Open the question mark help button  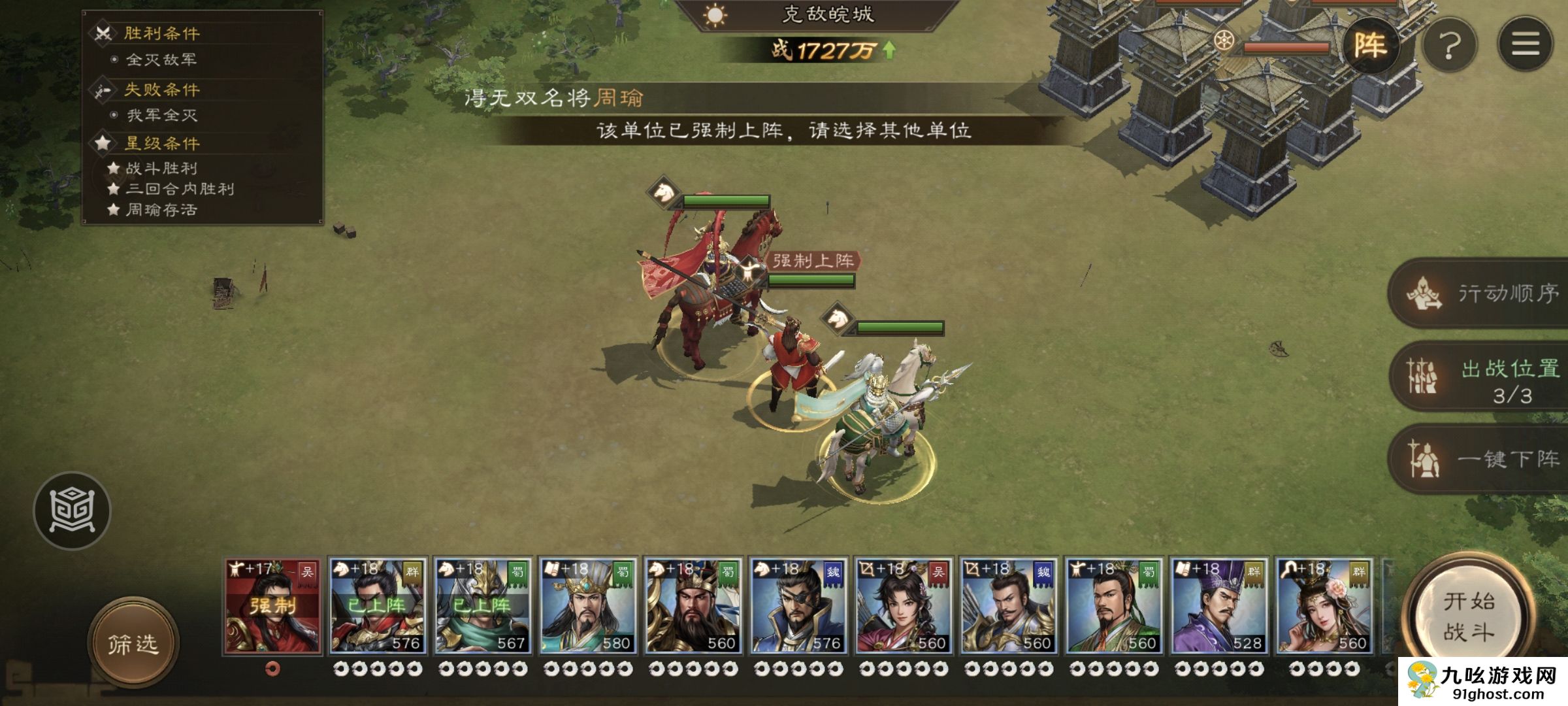1449,46
